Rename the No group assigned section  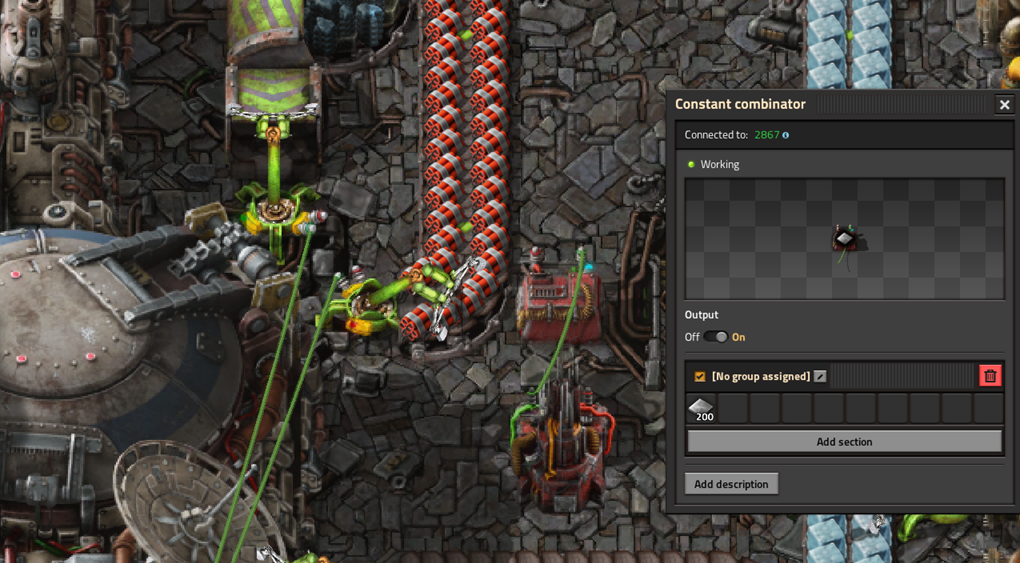(820, 376)
